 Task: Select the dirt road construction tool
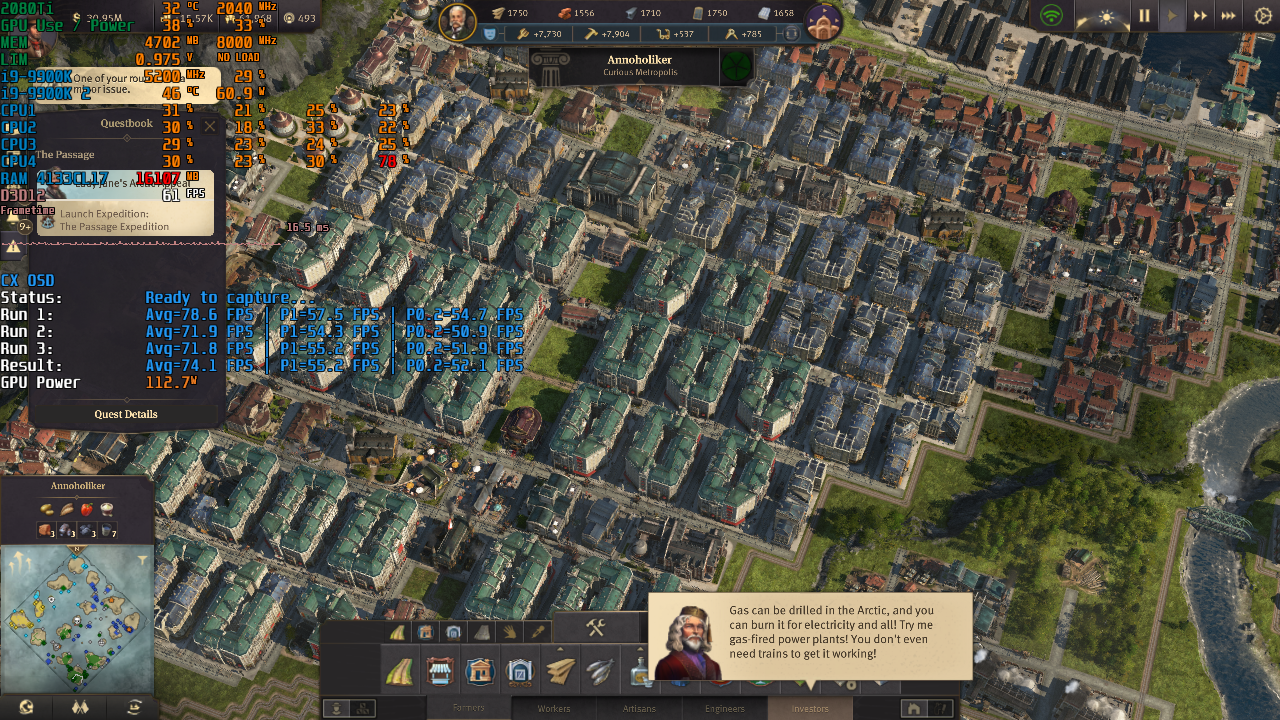pyautogui.click(x=399, y=671)
